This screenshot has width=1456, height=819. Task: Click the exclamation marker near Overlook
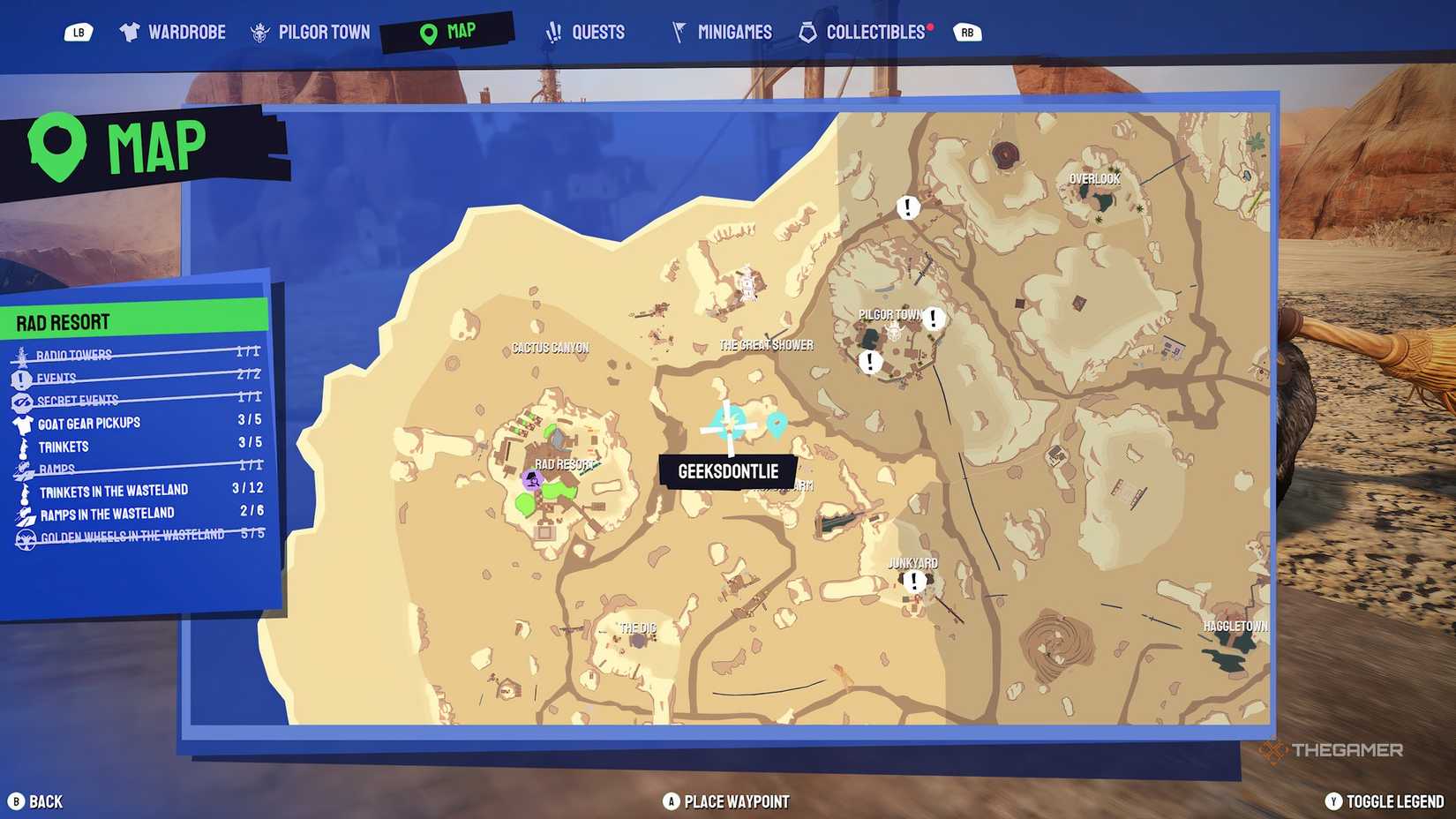[x=906, y=208]
